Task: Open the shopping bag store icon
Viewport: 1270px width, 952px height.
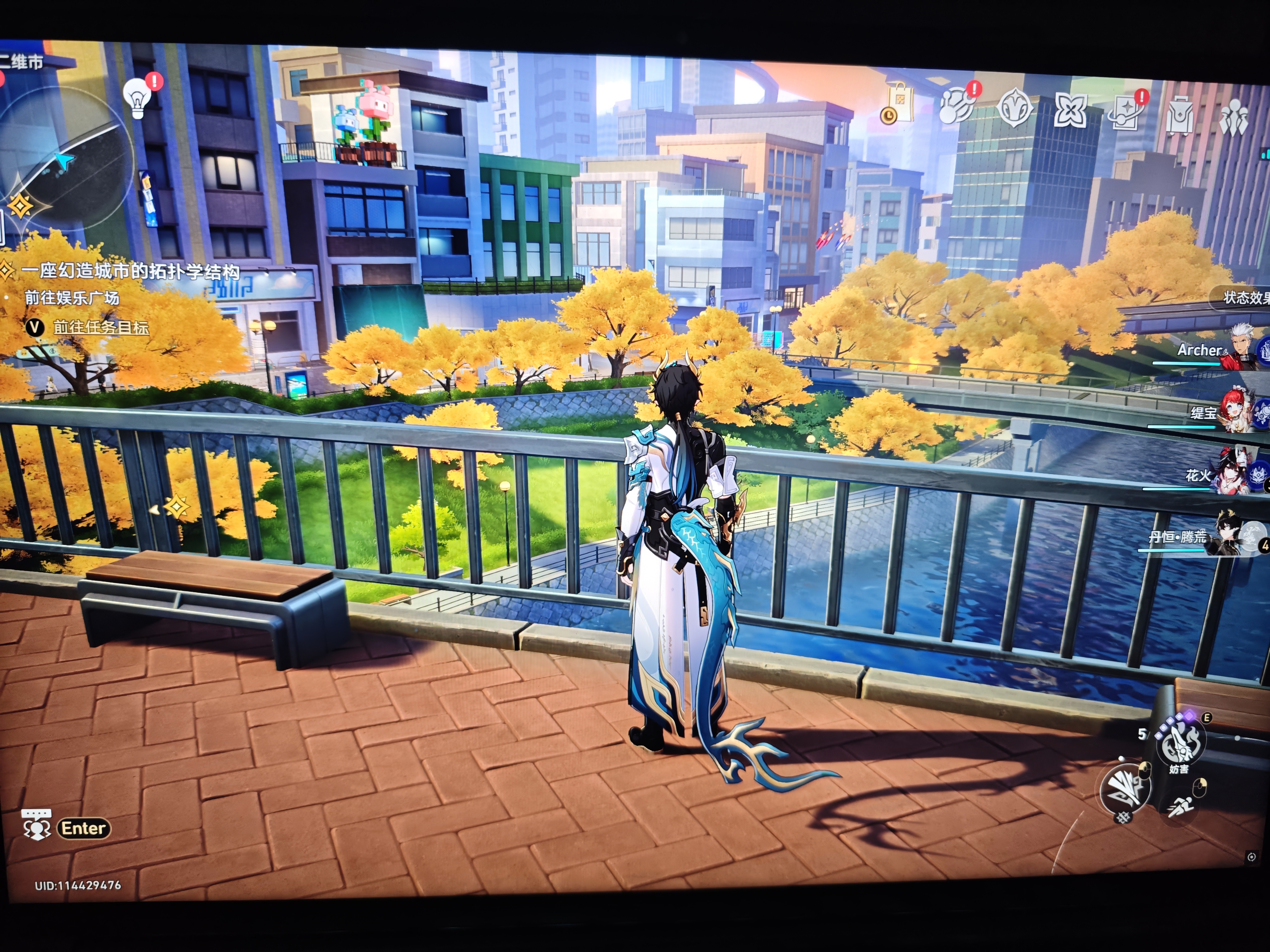Action: pyautogui.click(x=899, y=103)
